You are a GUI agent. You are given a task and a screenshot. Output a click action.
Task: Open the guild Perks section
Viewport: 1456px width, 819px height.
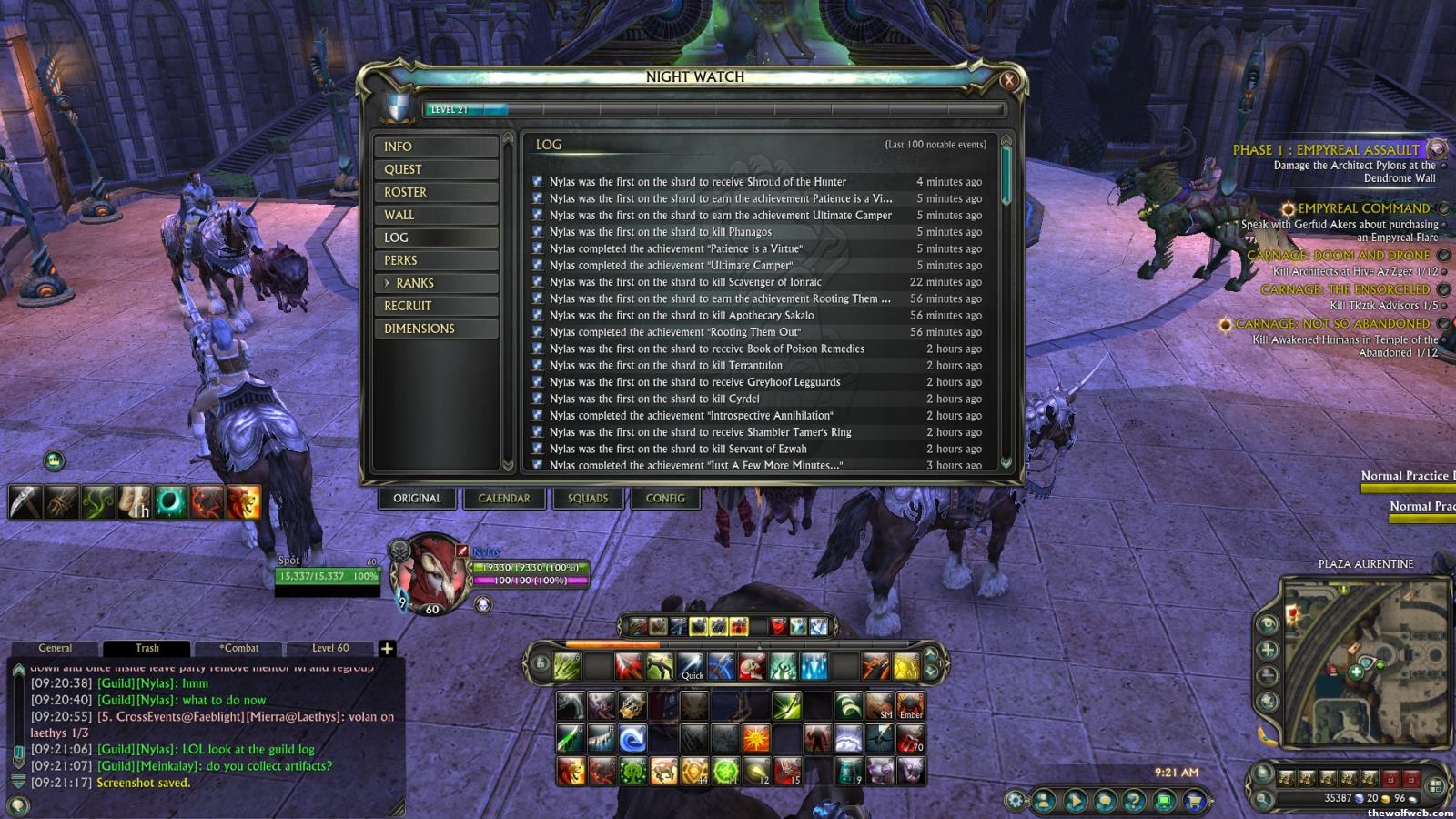point(436,260)
